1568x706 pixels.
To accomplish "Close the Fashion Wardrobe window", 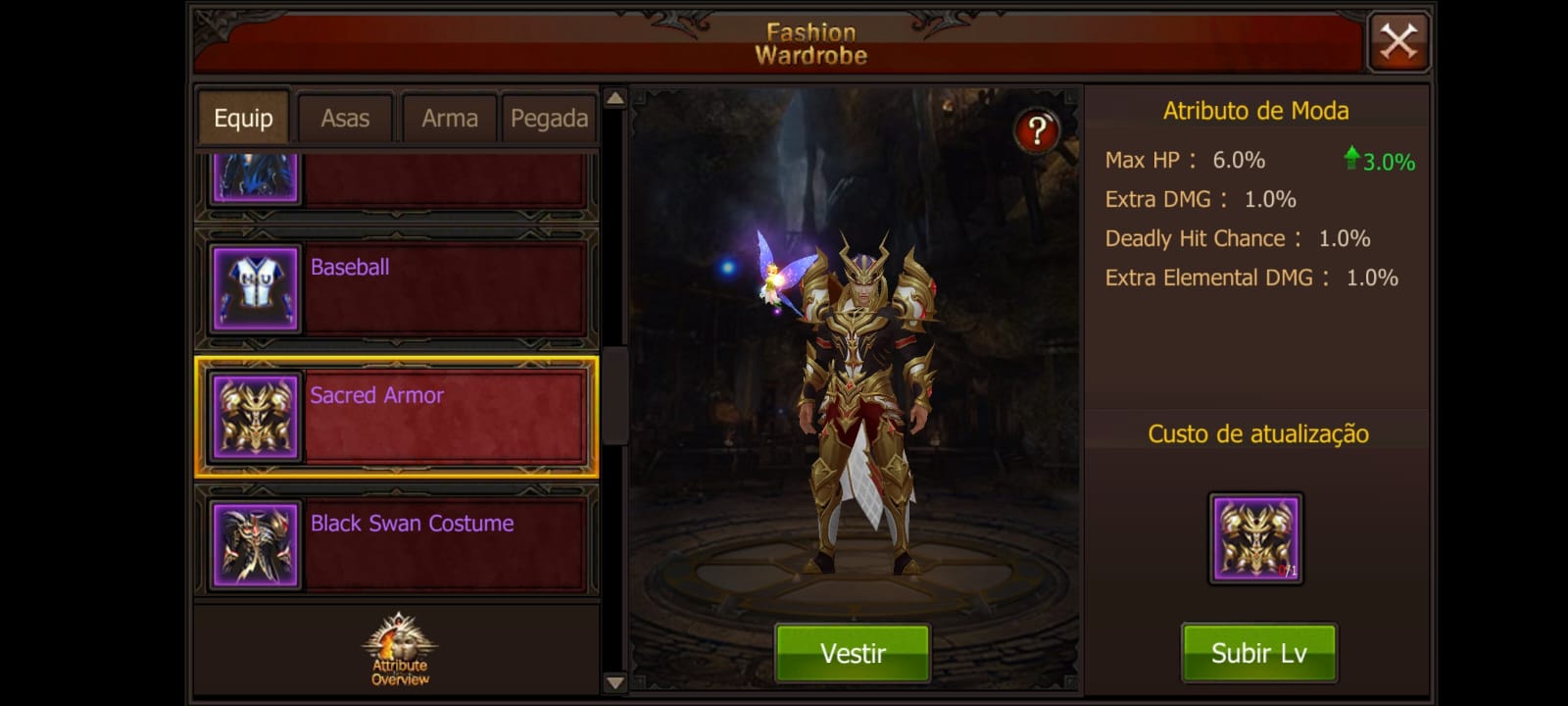I will [x=1397, y=42].
